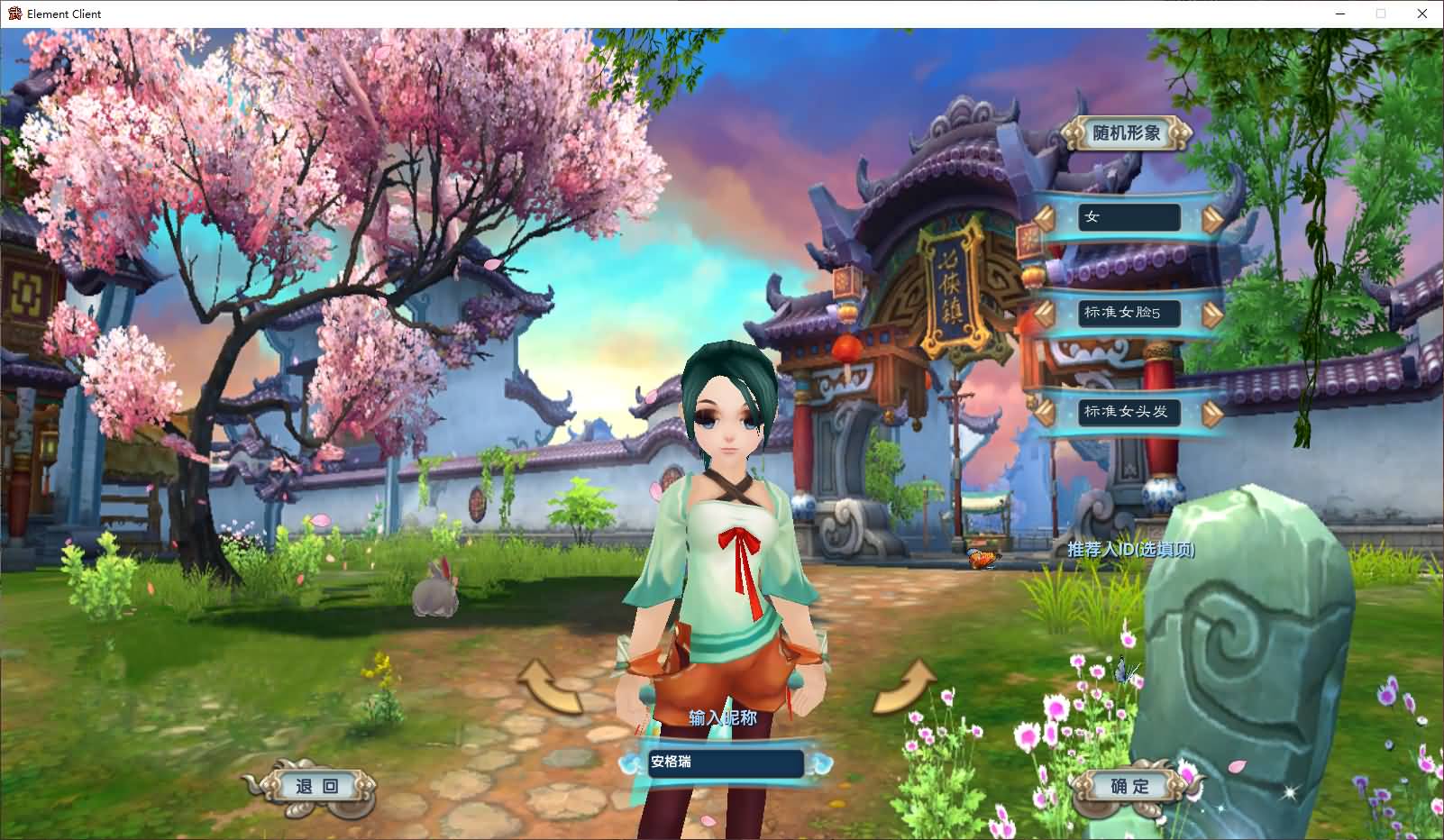The height and width of the screenshot is (840, 1444).
Task: Switch to previous face style before 标准女脸5
Action: (1045, 314)
